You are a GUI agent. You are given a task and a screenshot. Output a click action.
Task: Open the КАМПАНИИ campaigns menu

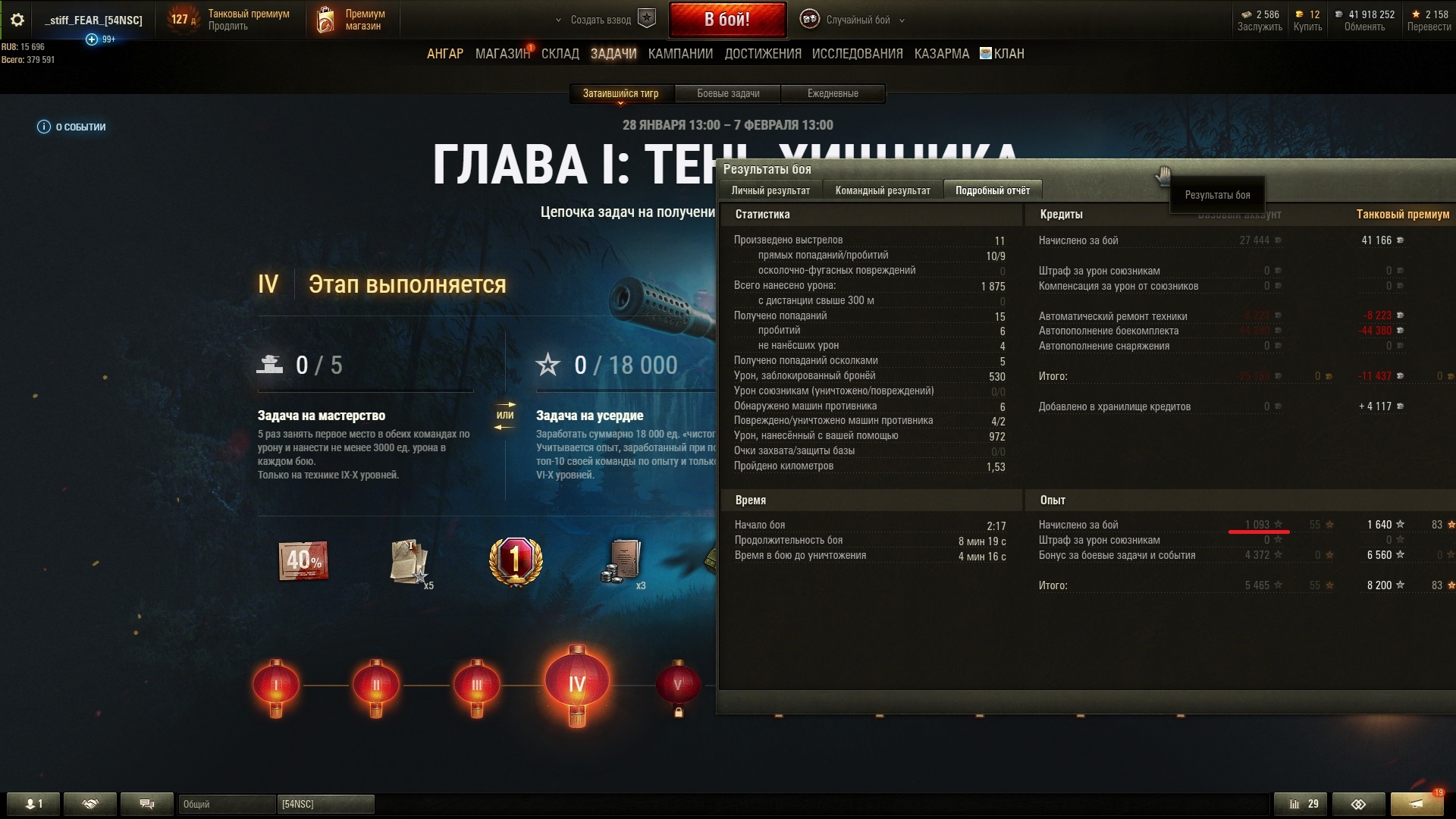pos(680,54)
